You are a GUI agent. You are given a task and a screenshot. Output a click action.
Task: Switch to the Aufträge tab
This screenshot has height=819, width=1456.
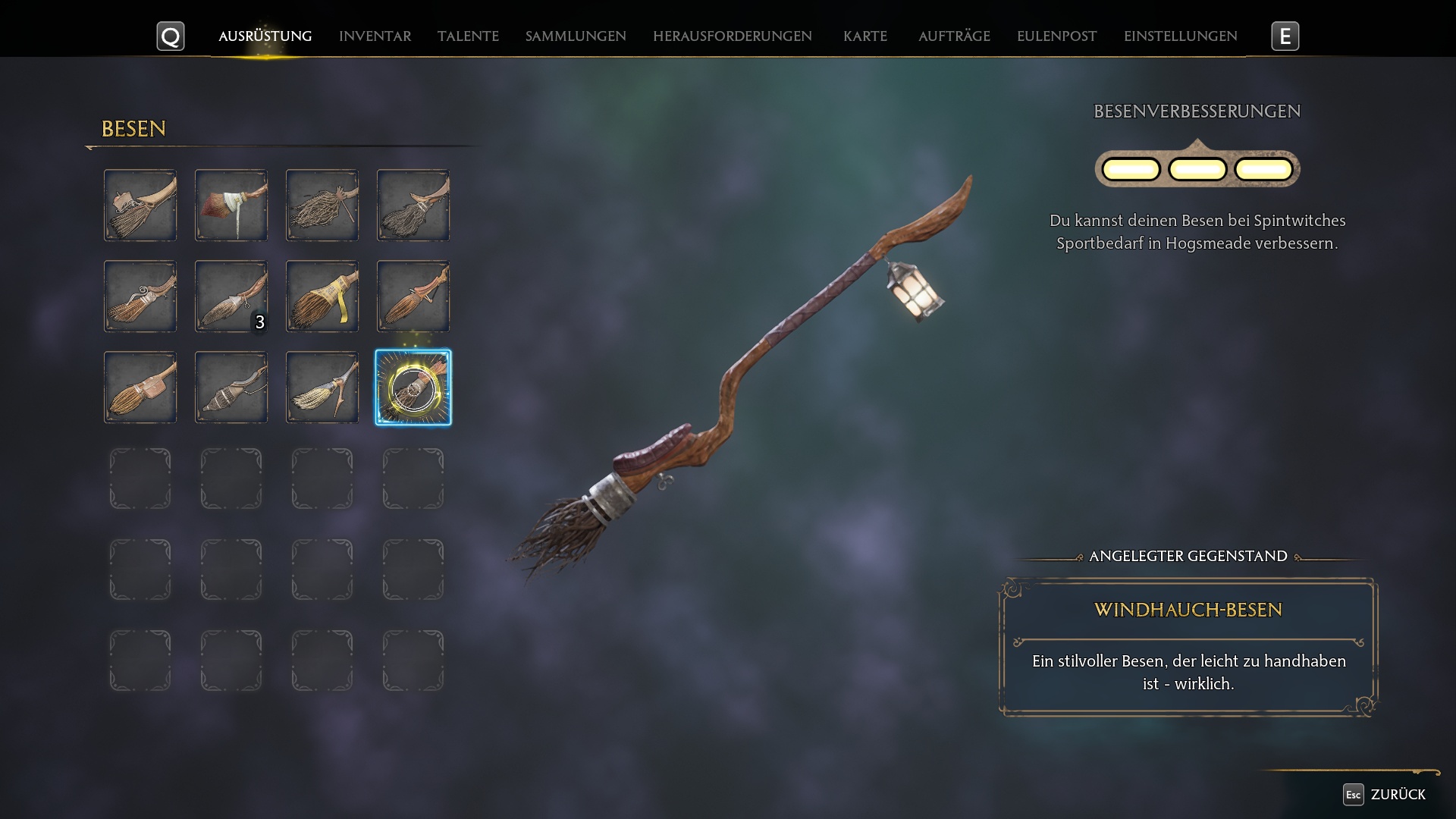point(954,36)
